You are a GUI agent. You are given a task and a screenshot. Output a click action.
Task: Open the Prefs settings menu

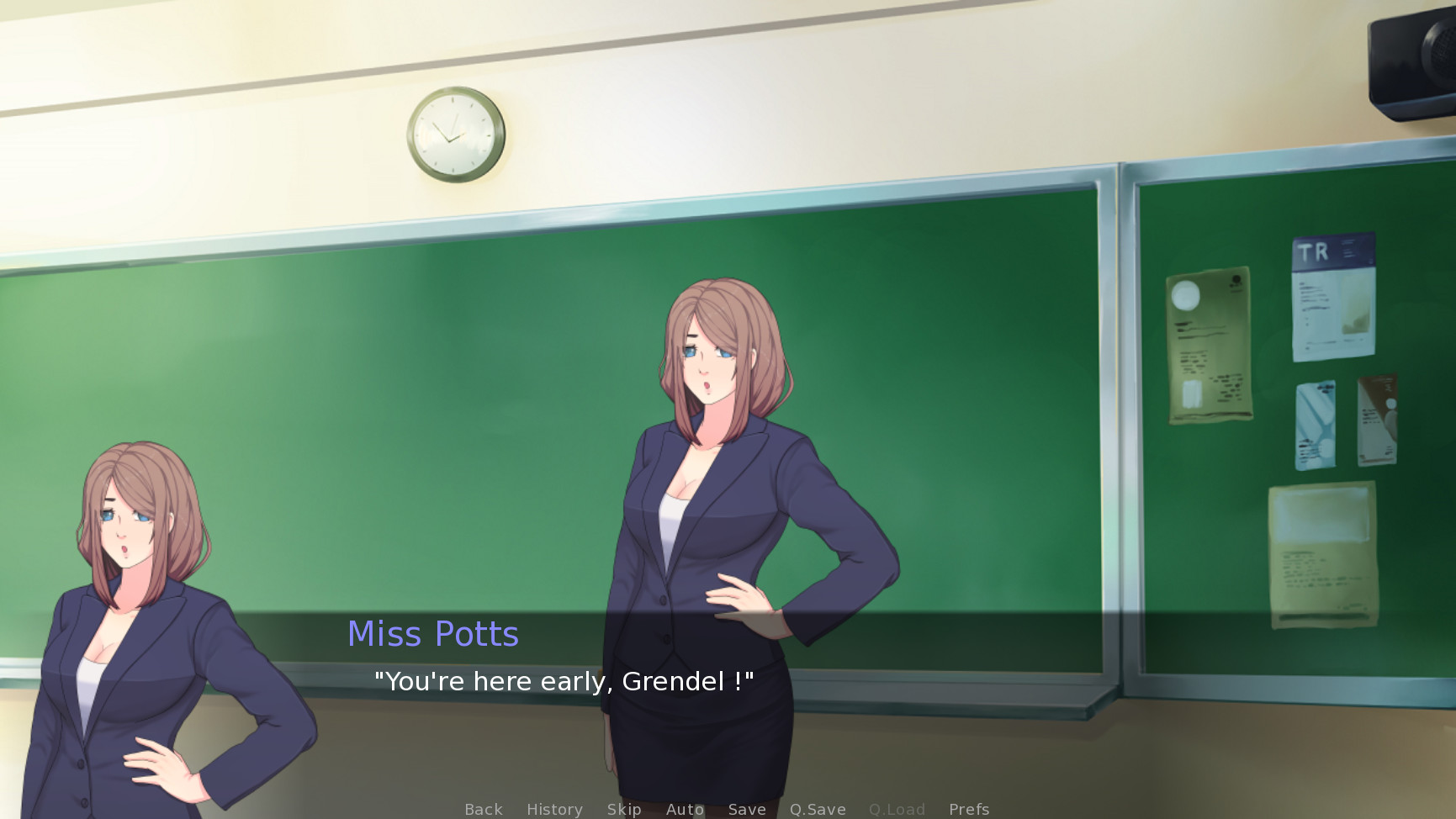(x=969, y=809)
